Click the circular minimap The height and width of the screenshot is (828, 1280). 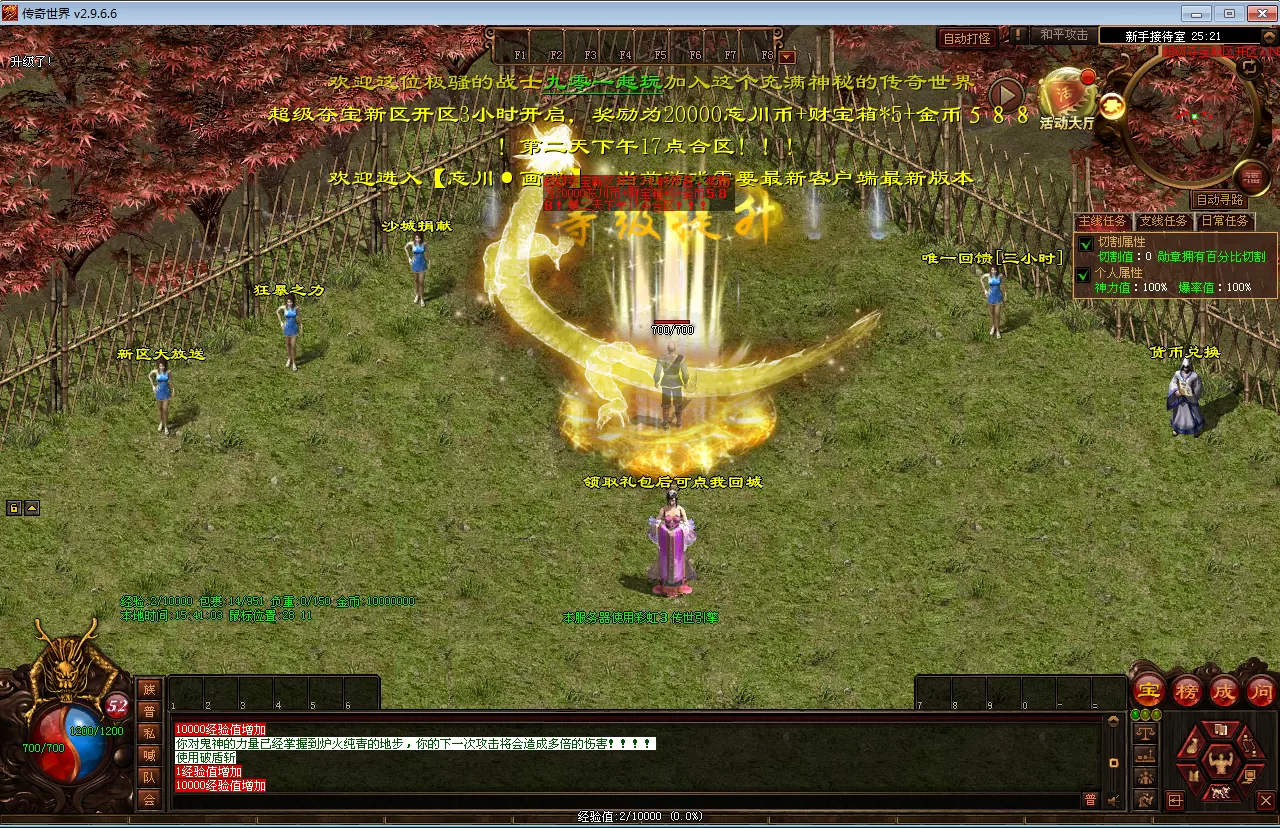pyautogui.click(x=1189, y=115)
